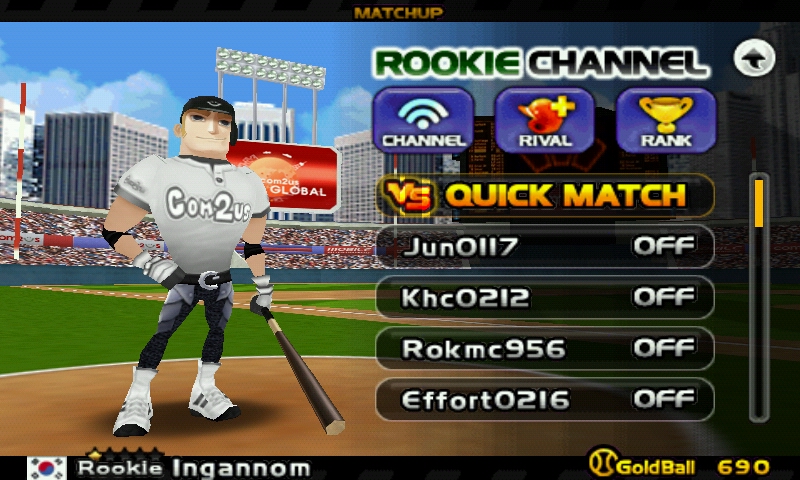This screenshot has height=480, width=800.
Task: Pick Rokmc956 in the player list
Action: point(544,348)
